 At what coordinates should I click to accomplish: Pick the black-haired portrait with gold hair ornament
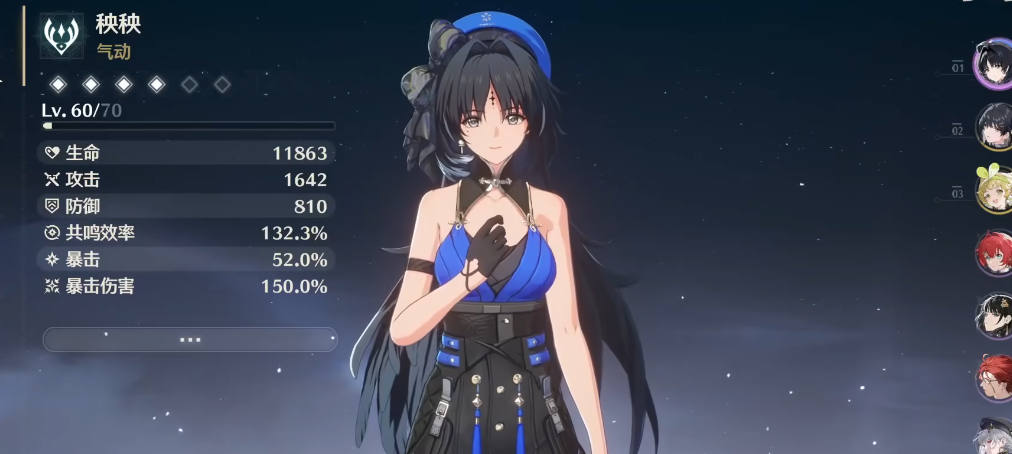994,314
